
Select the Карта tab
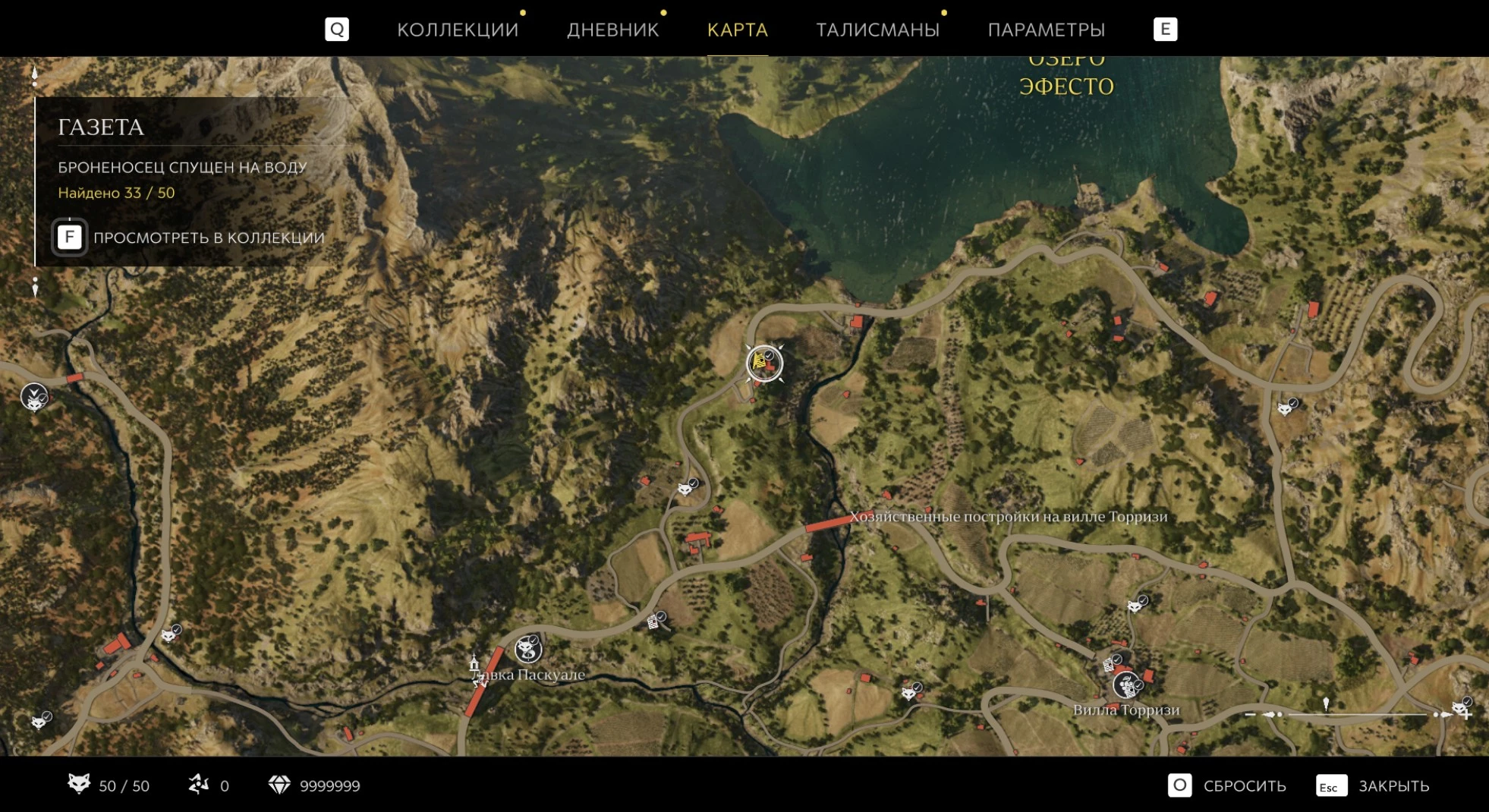coord(737,30)
